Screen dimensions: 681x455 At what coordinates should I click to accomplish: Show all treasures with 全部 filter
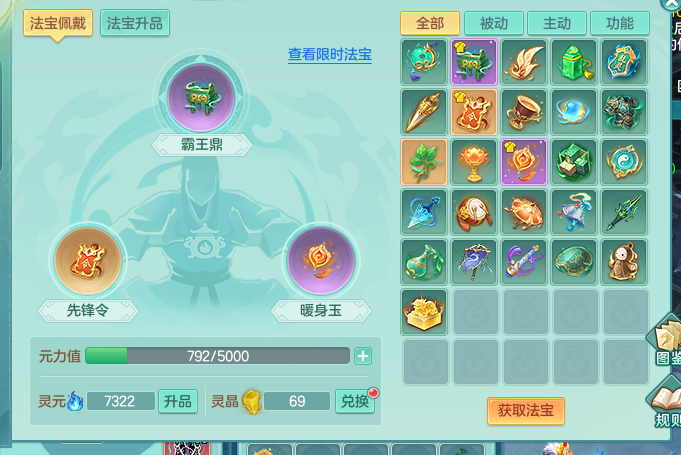tap(429, 23)
